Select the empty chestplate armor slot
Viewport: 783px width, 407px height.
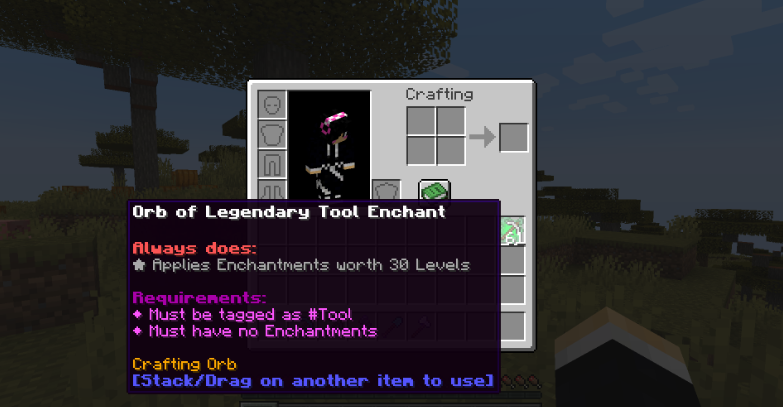coord(272,133)
